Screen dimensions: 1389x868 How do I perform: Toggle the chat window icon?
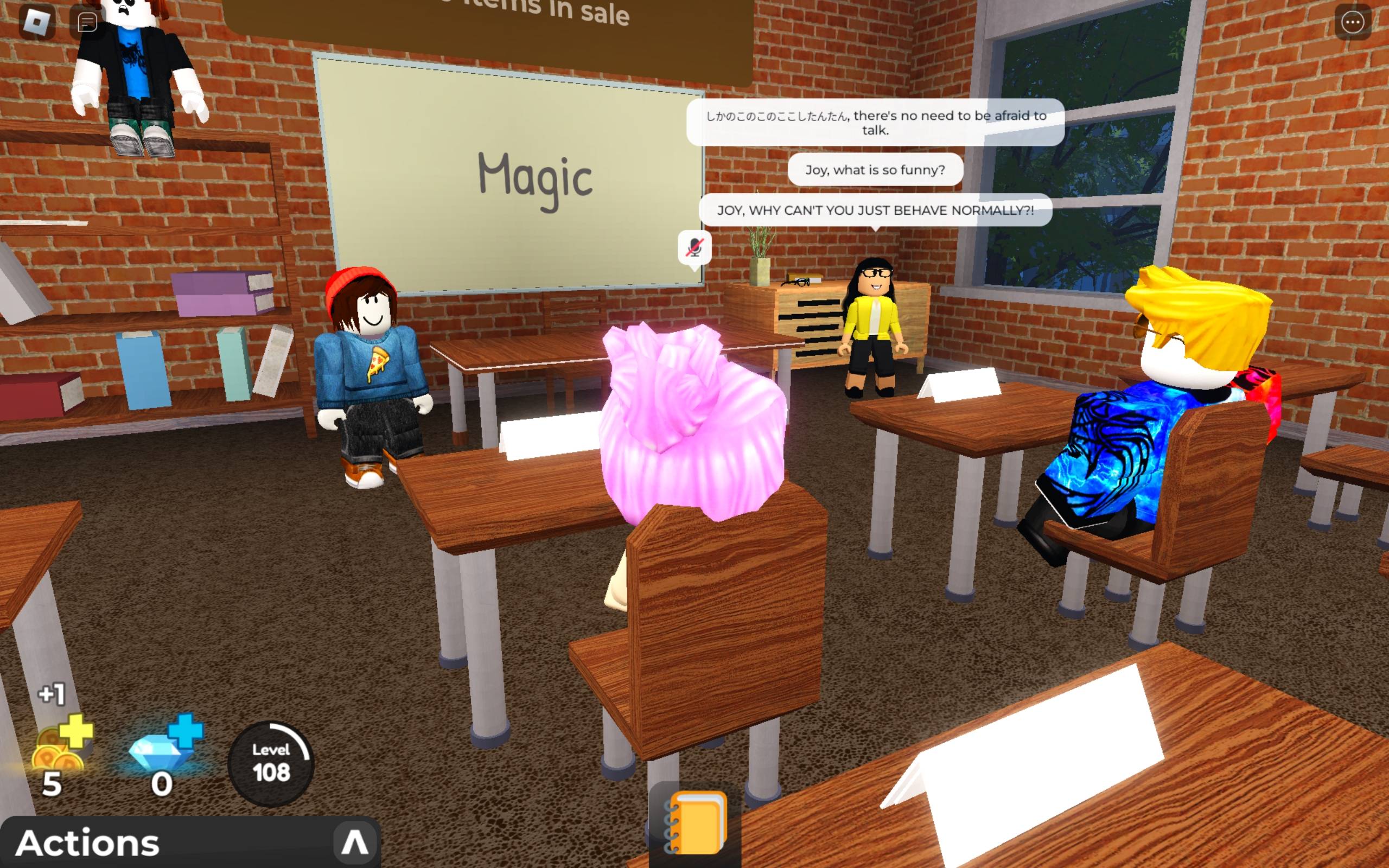pos(87,22)
